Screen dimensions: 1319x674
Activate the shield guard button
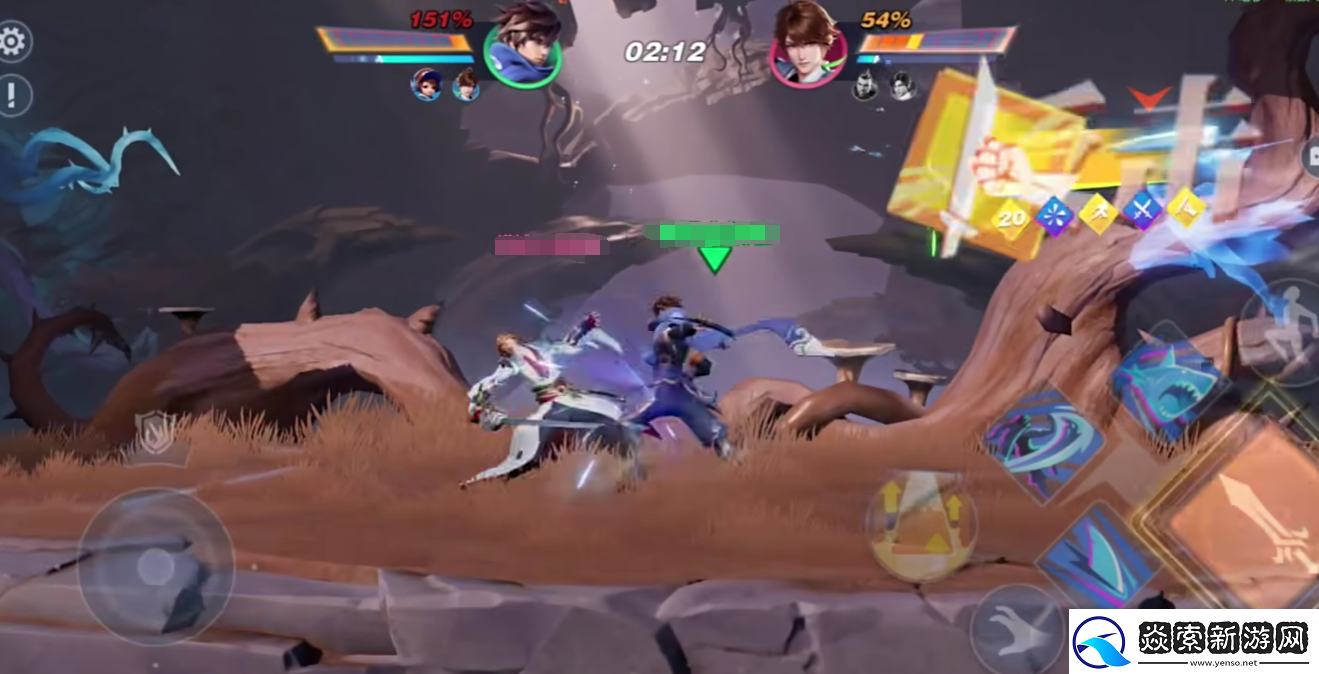pos(155,433)
